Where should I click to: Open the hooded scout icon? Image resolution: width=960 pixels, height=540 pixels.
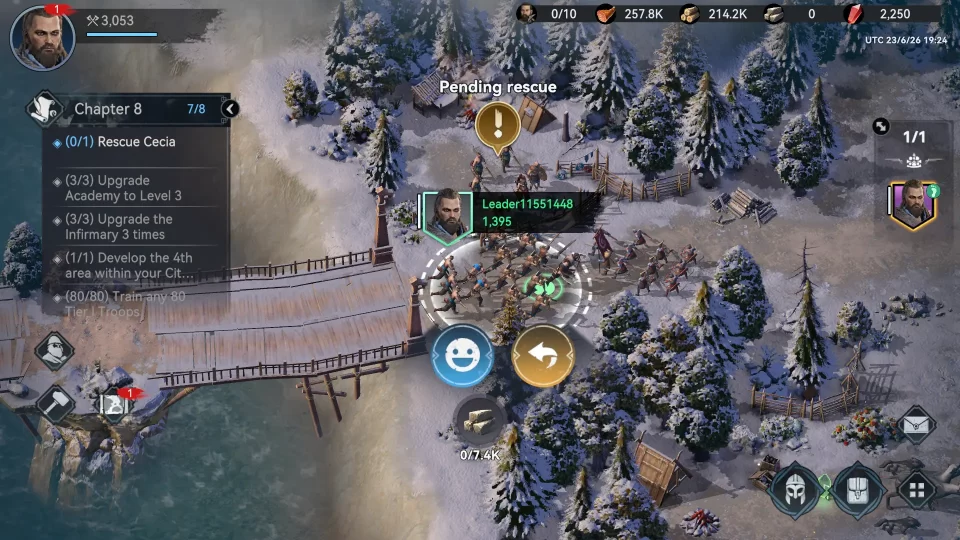55,351
